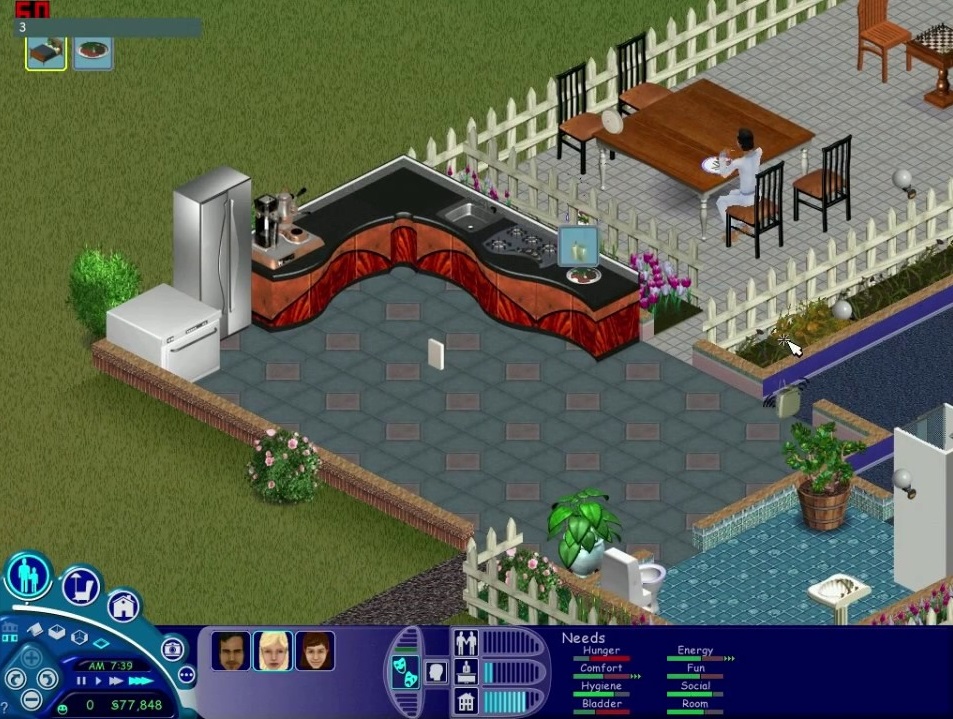Set game speed to normal play

pos(98,681)
